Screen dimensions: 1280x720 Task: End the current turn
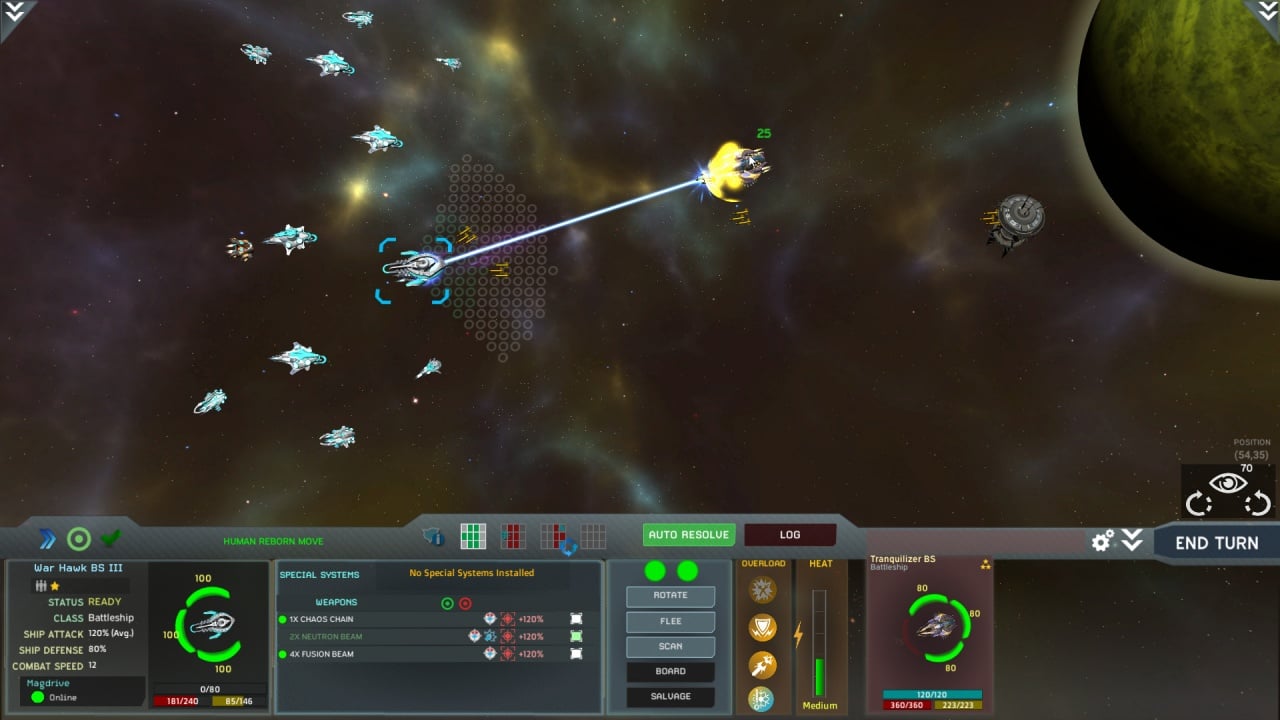(x=1216, y=543)
